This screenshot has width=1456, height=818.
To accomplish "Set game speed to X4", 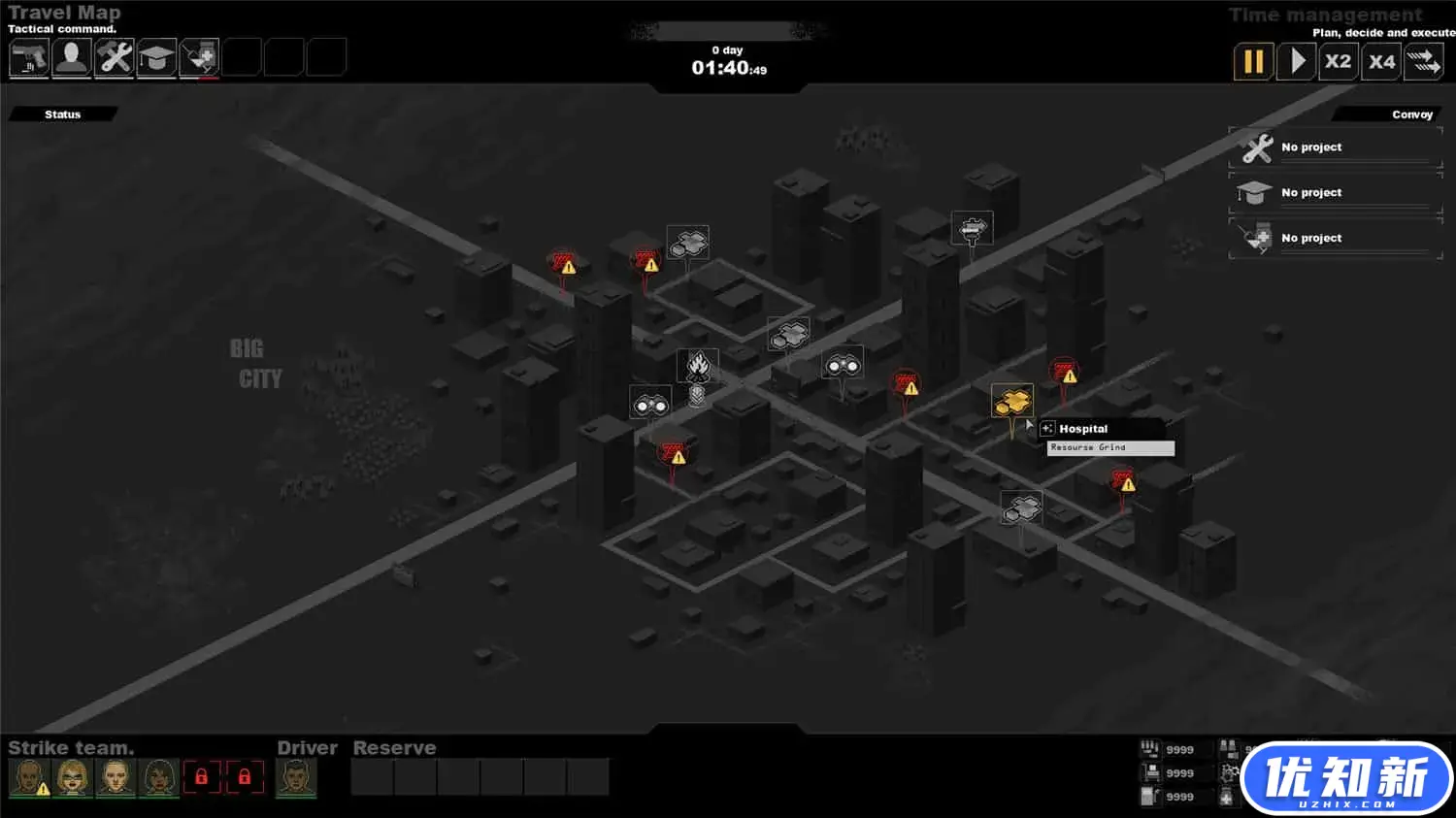I will (x=1381, y=61).
